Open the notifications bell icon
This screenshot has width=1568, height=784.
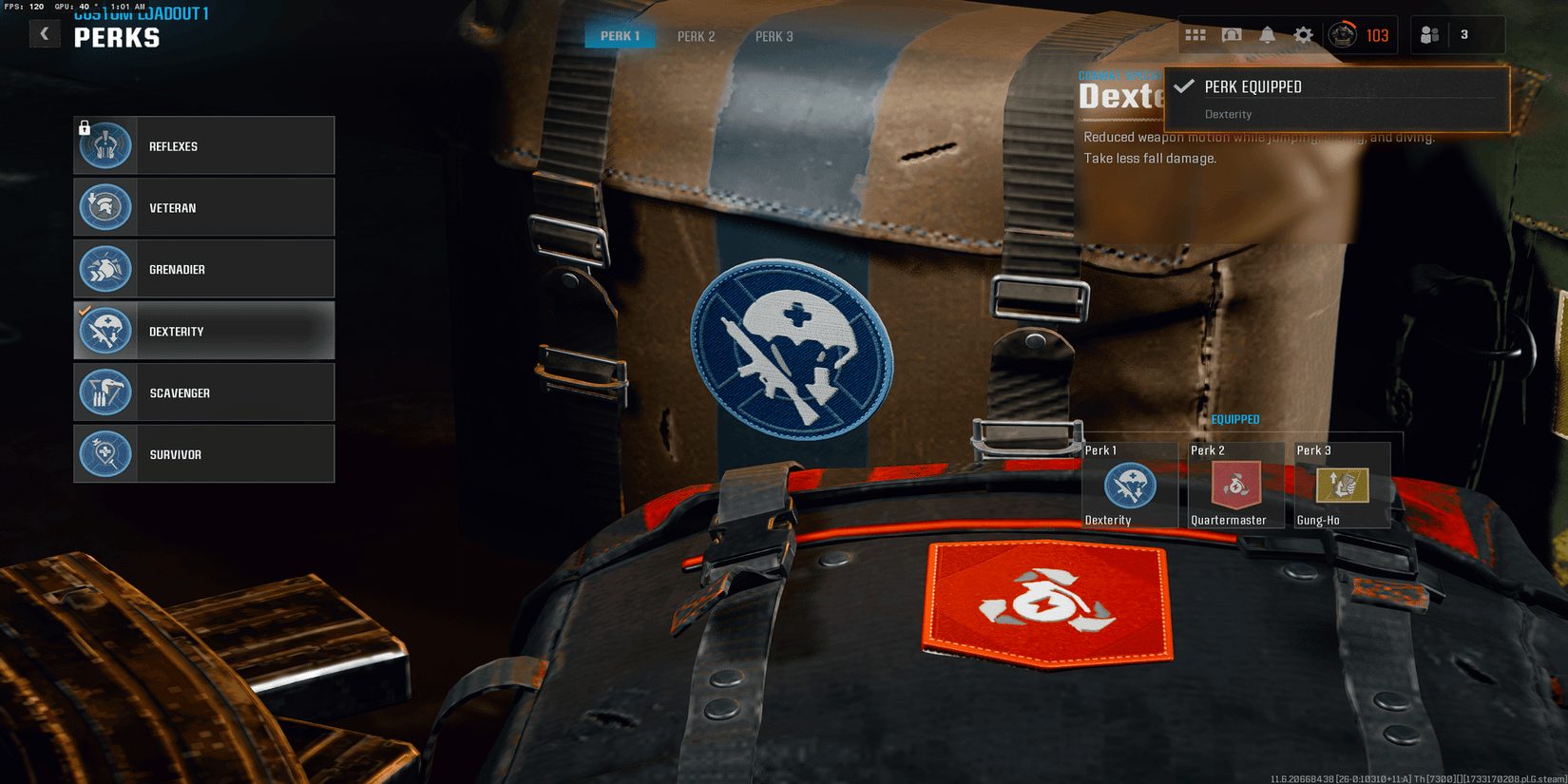pyautogui.click(x=1268, y=34)
